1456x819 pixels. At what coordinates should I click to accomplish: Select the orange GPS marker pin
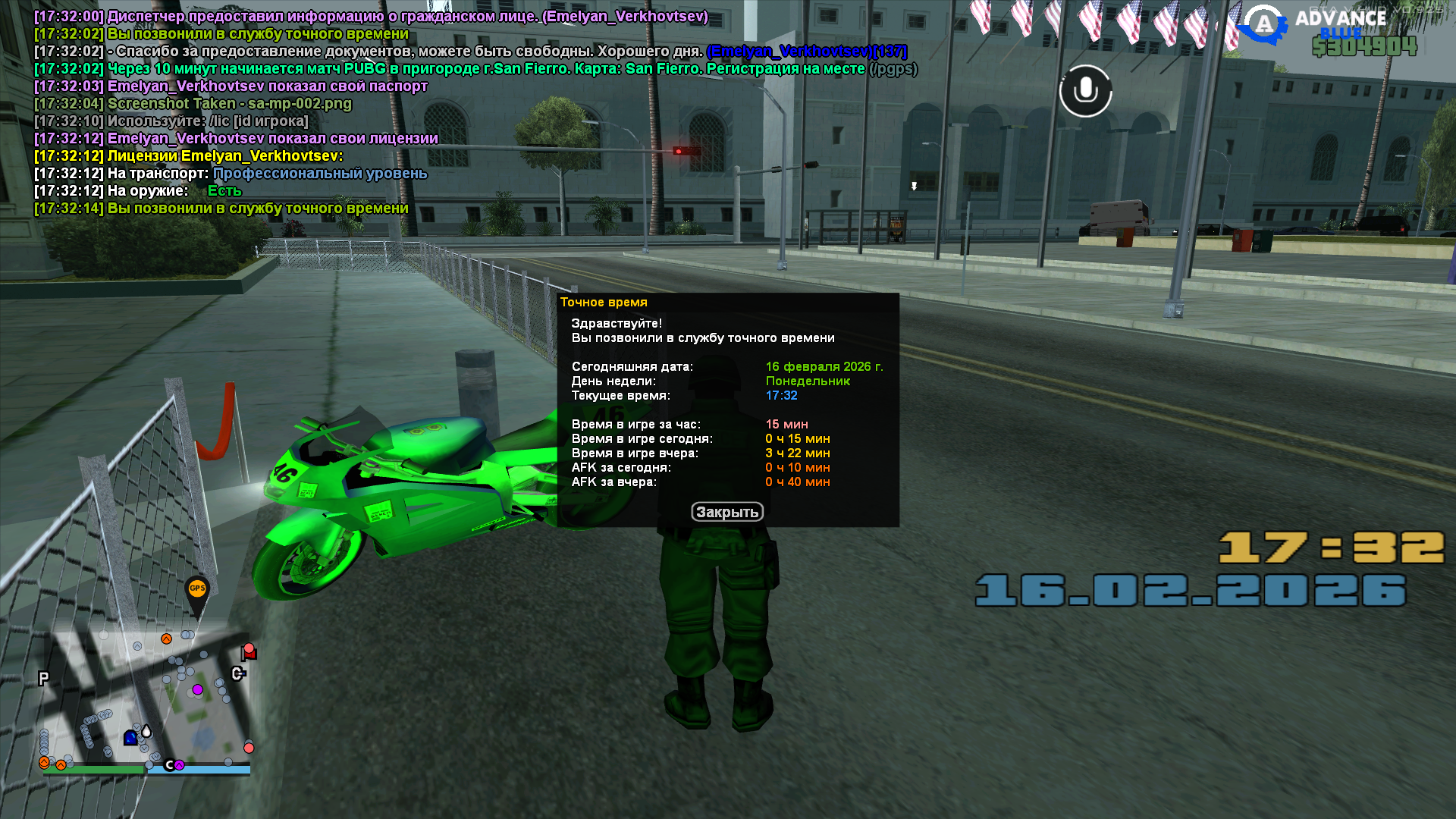[x=197, y=591]
